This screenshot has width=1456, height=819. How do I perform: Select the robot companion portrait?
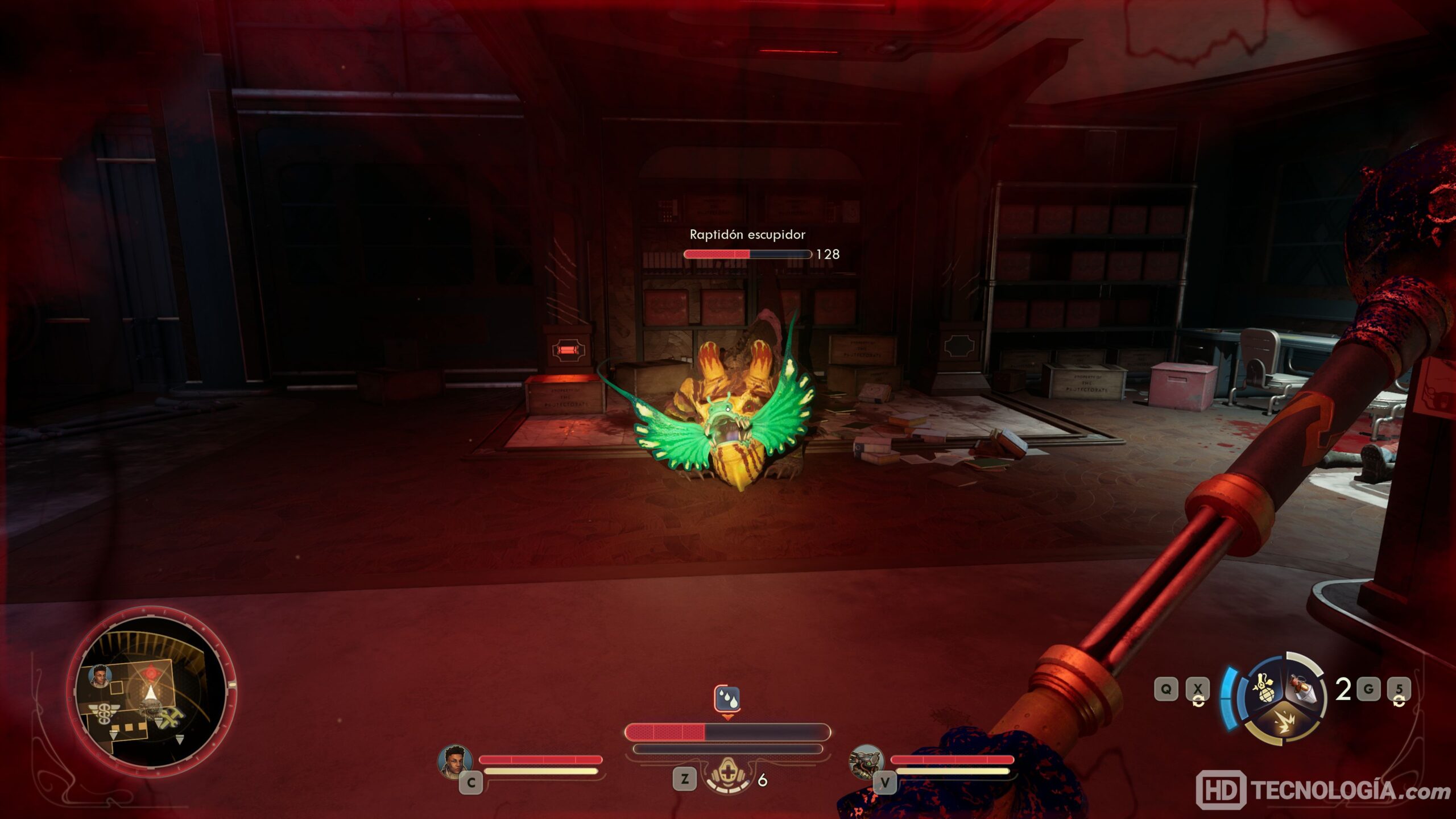[x=866, y=760]
